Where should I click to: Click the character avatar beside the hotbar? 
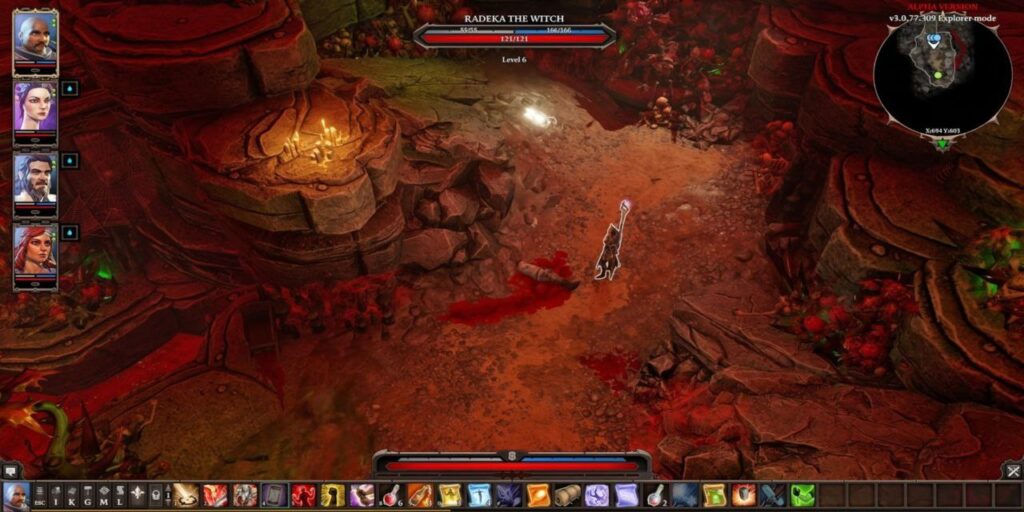[x=15, y=495]
